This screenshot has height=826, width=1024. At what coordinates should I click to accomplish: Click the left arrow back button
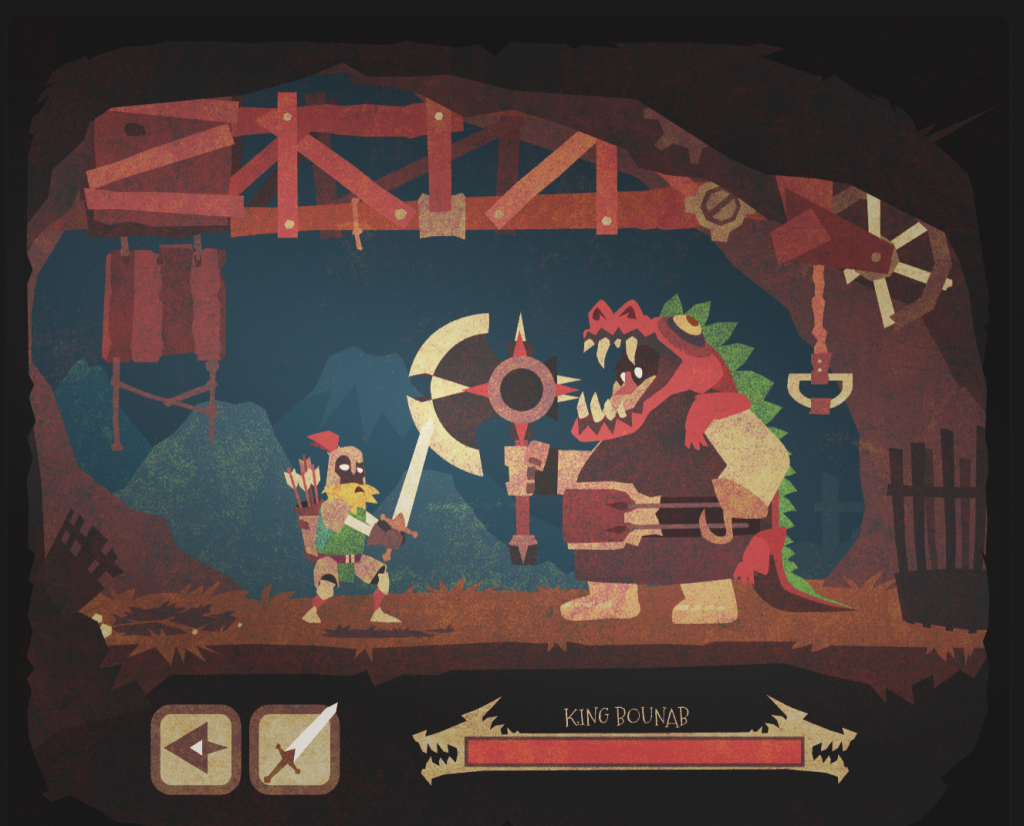point(196,748)
